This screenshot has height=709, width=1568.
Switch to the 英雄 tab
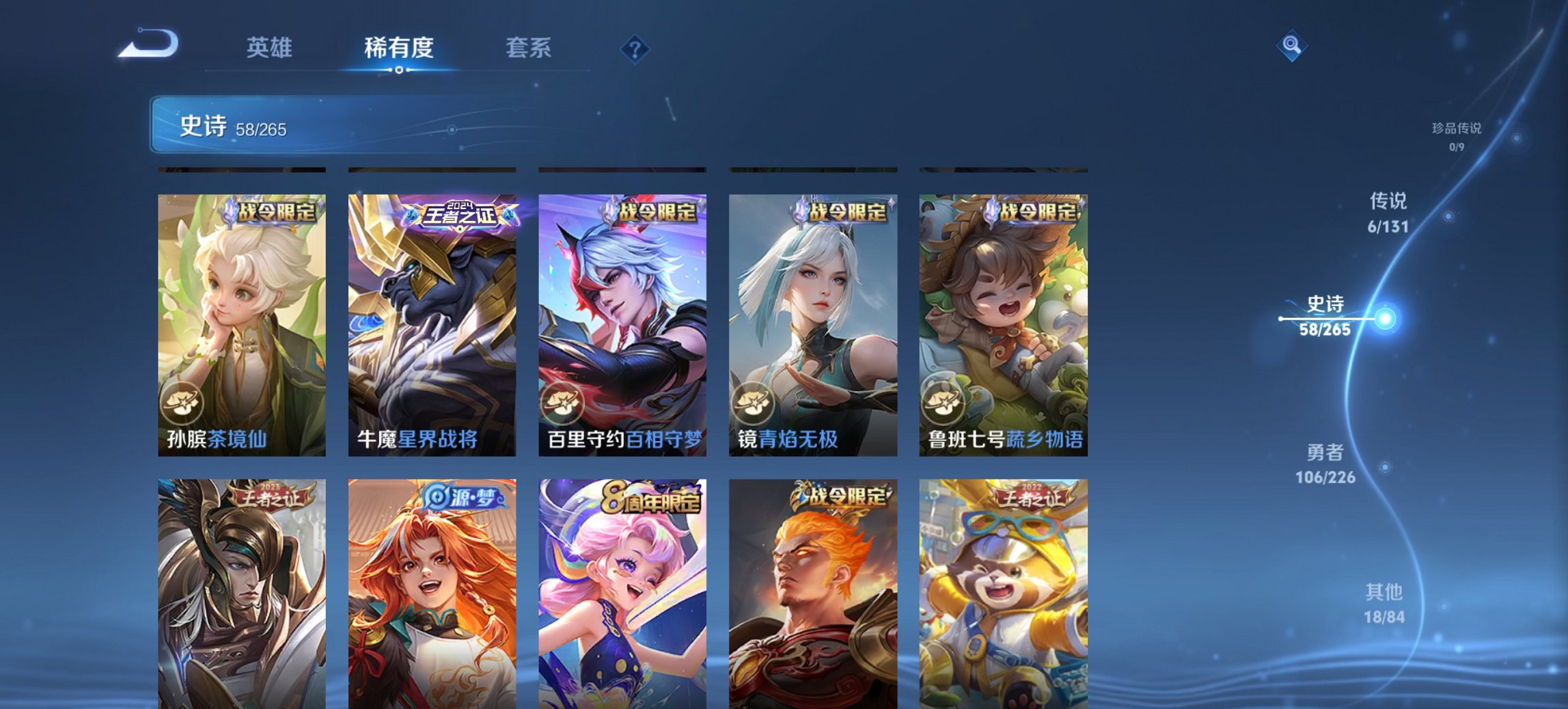click(271, 48)
